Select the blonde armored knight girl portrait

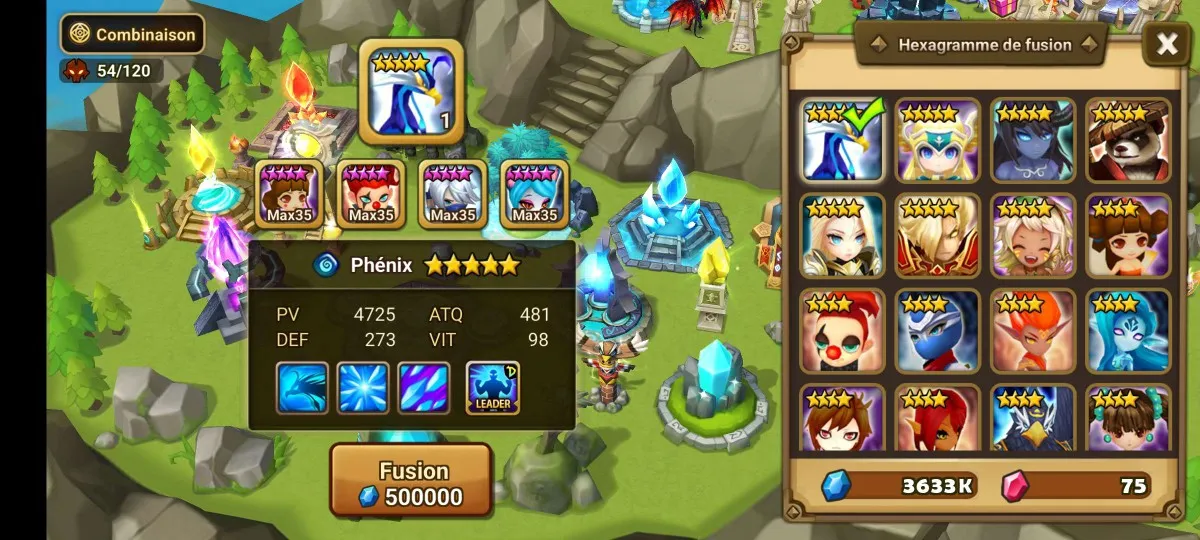(842, 235)
